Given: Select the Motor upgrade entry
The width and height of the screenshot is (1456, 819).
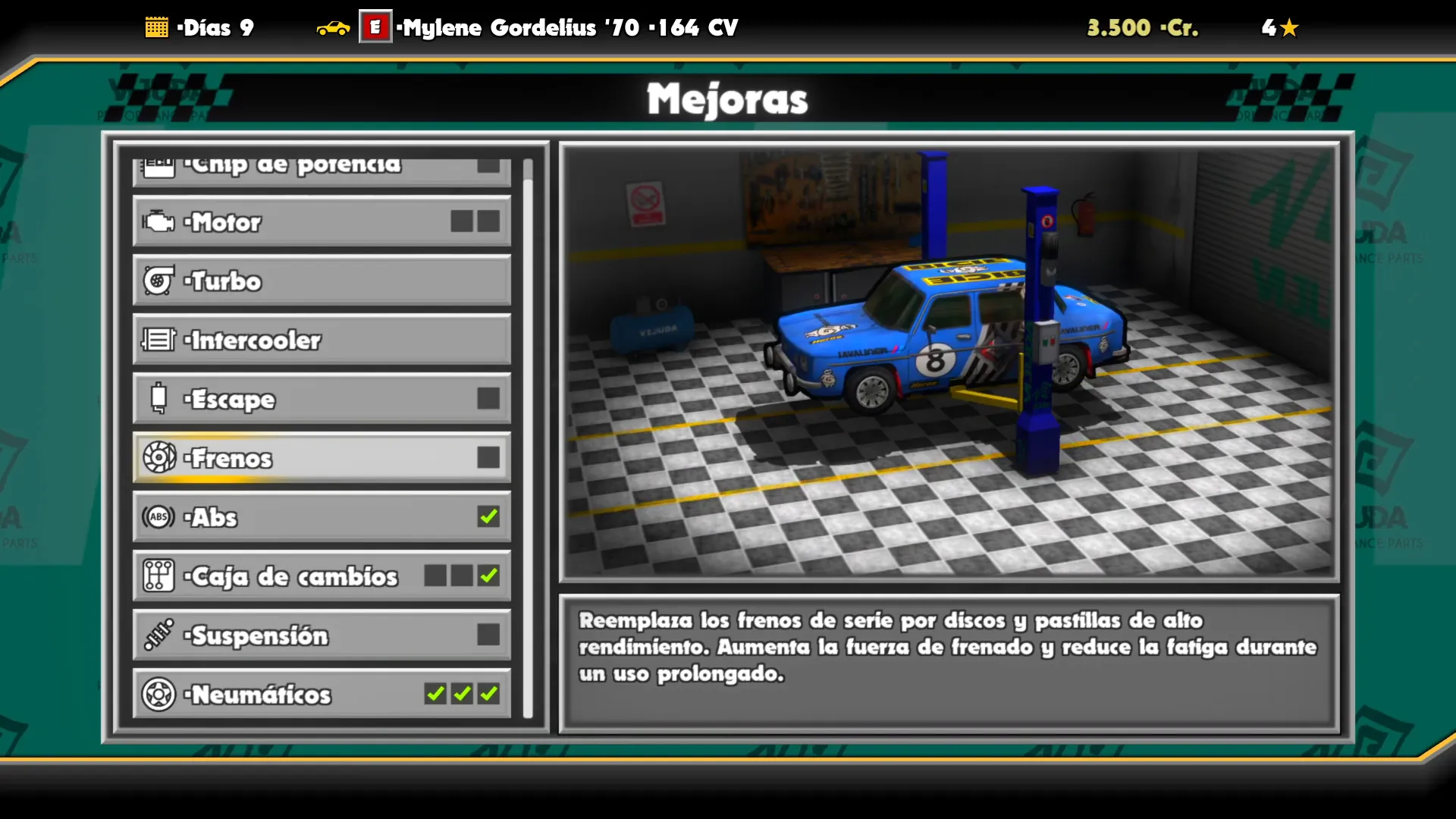Looking at the screenshot, I should pos(322,221).
